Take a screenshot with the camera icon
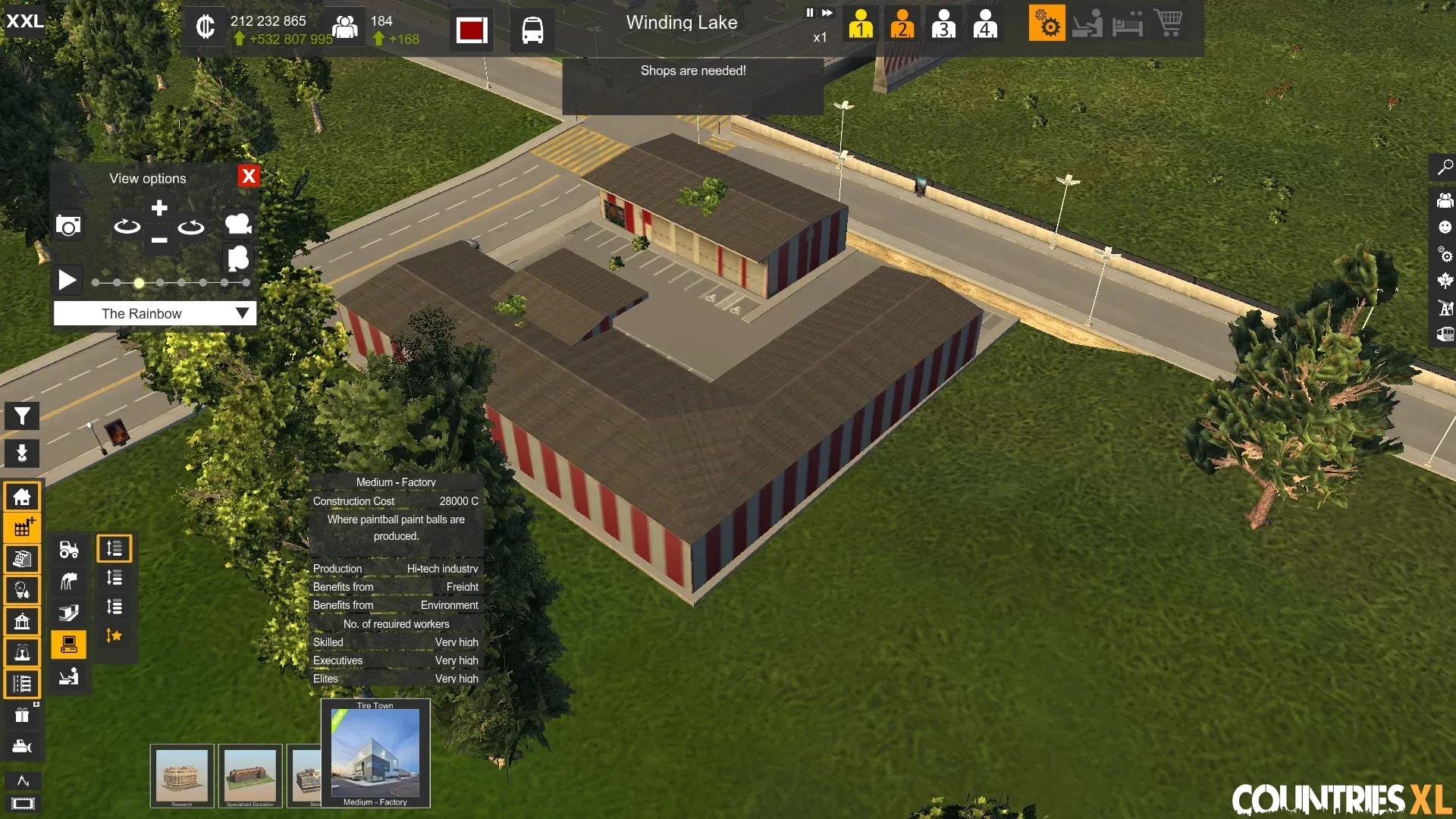1456x819 pixels. coord(68,225)
